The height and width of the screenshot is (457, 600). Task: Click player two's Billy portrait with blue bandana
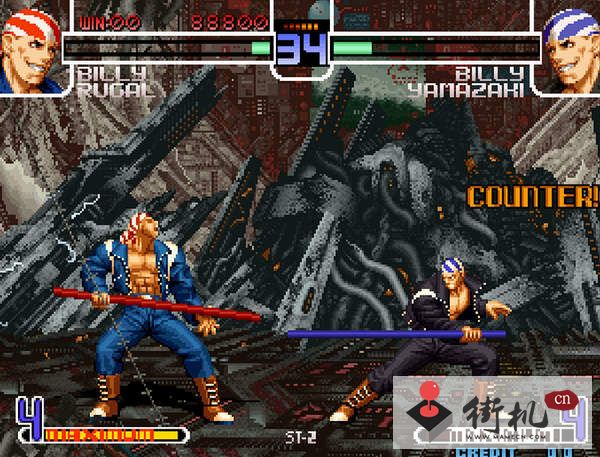pyautogui.click(x=569, y=46)
